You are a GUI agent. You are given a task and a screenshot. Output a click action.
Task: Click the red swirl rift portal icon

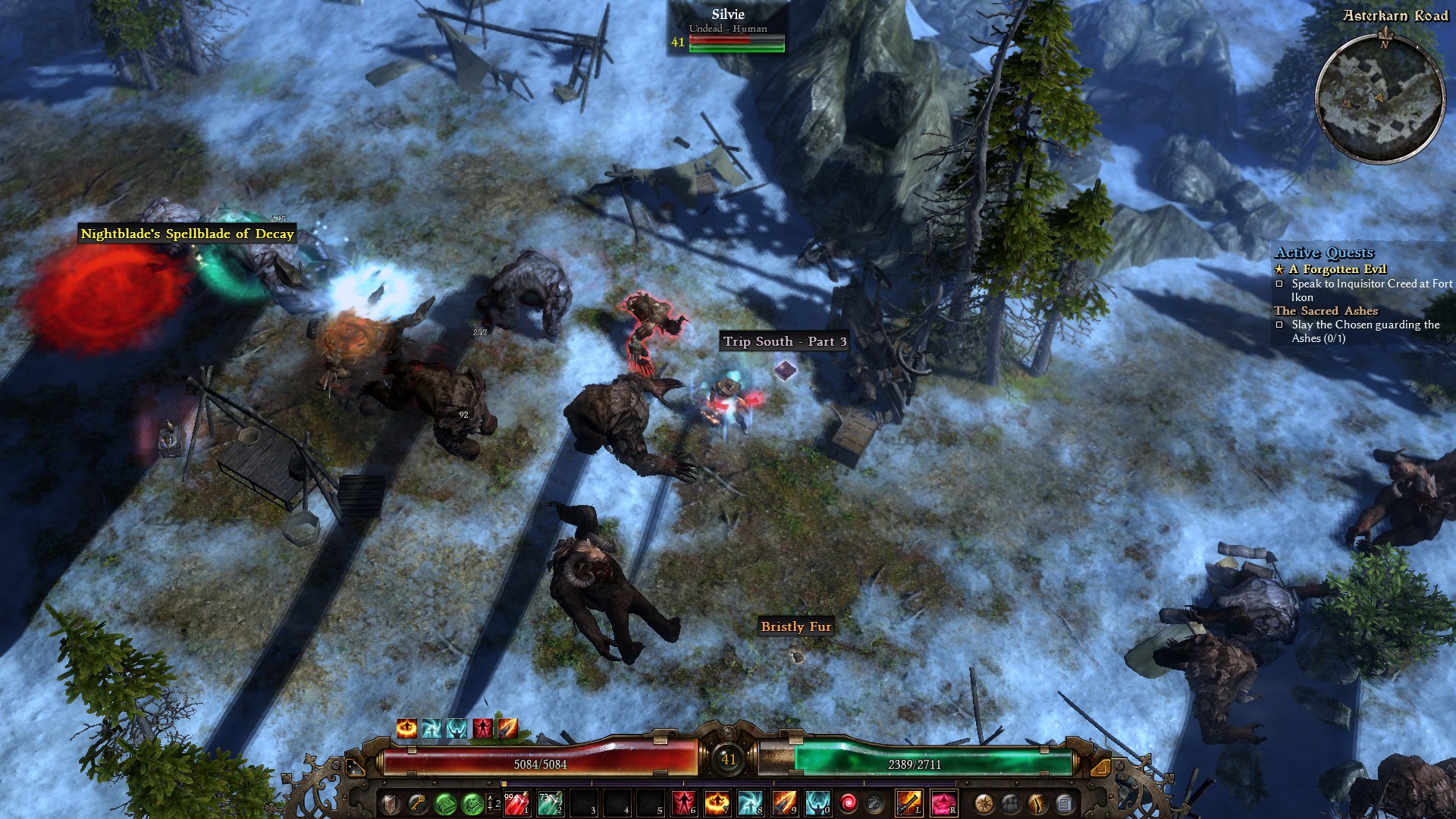tap(848, 802)
